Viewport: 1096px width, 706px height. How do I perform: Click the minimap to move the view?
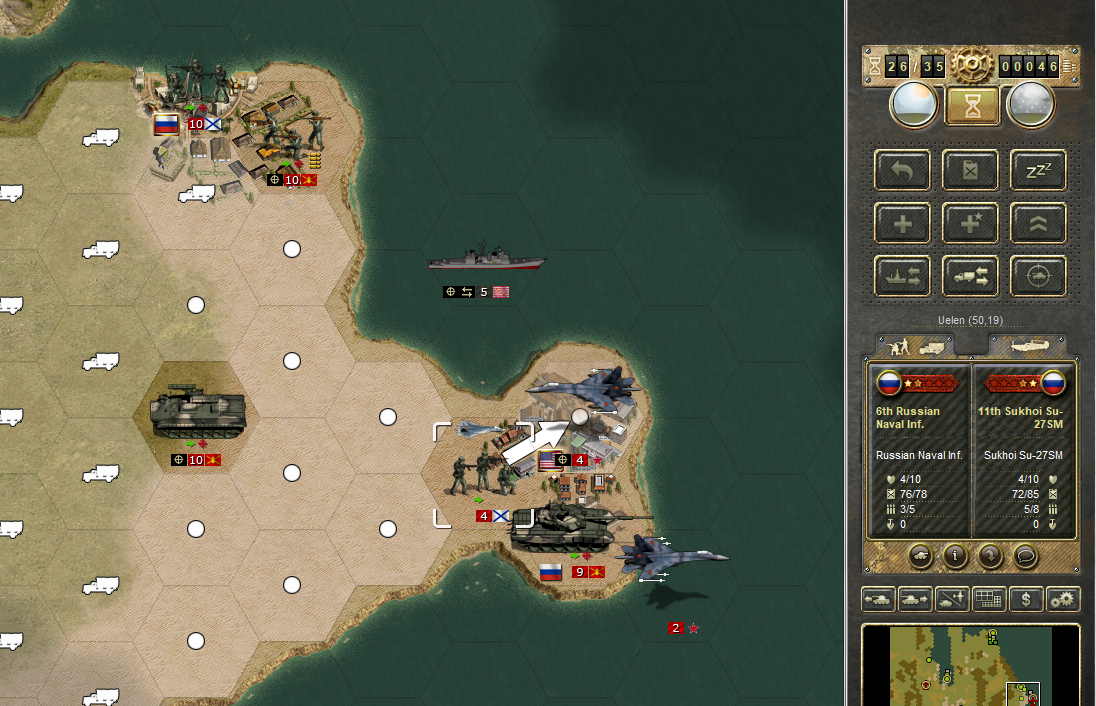coord(970,666)
